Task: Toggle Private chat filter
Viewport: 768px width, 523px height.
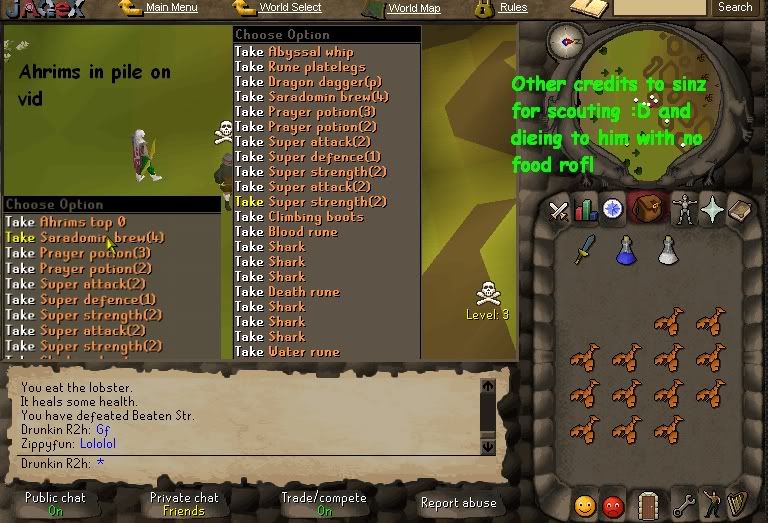Action: [184, 503]
